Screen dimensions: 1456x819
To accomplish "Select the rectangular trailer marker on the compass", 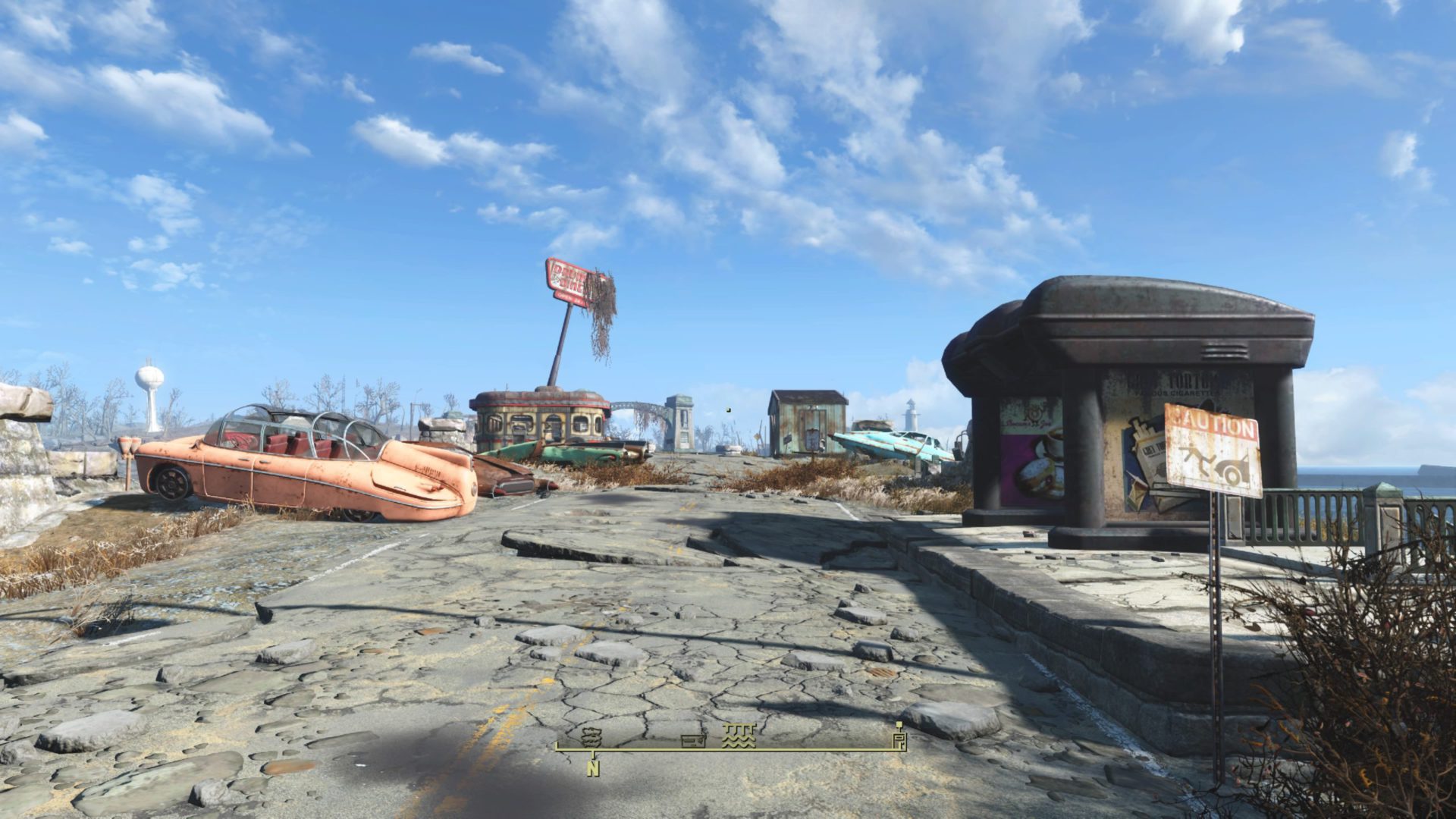I will tap(693, 741).
